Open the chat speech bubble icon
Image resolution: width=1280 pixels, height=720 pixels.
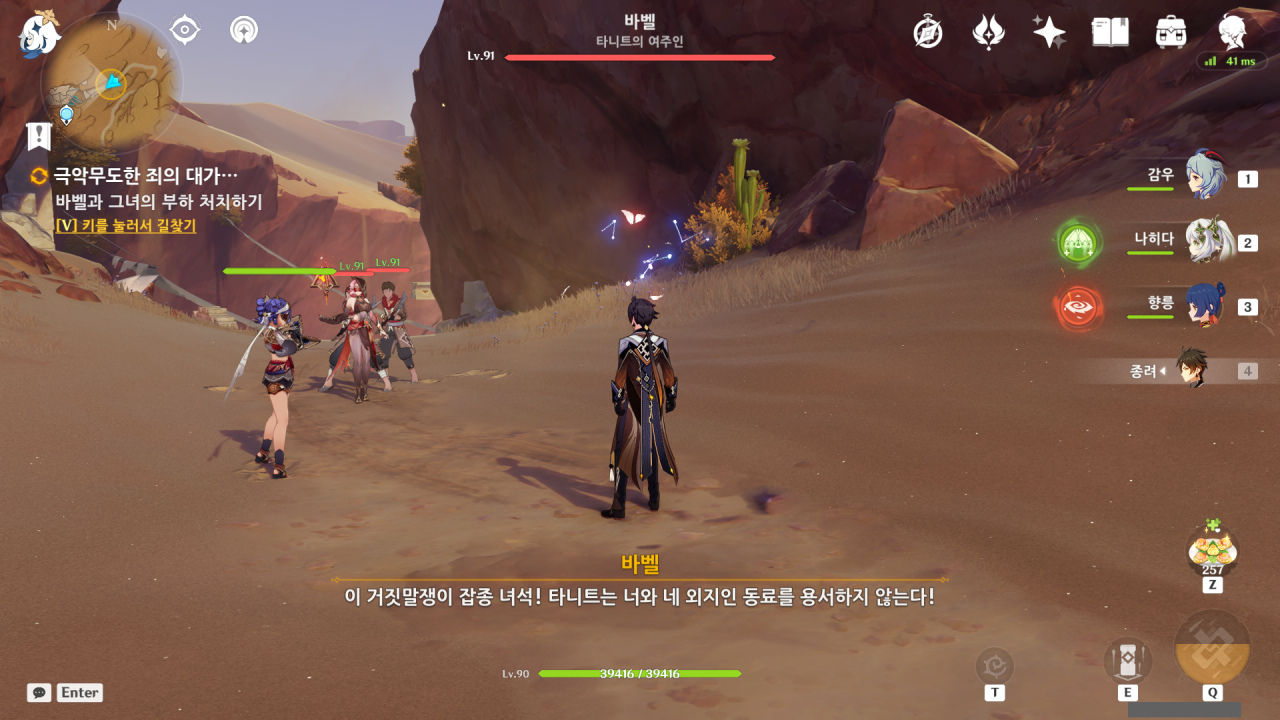pyautogui.click(x=39, y=692)
